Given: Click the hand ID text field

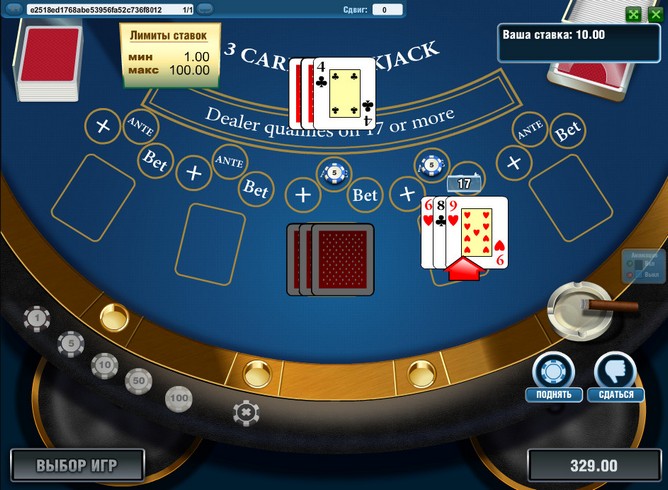Looking at the screenshot, I should (101, 9).
